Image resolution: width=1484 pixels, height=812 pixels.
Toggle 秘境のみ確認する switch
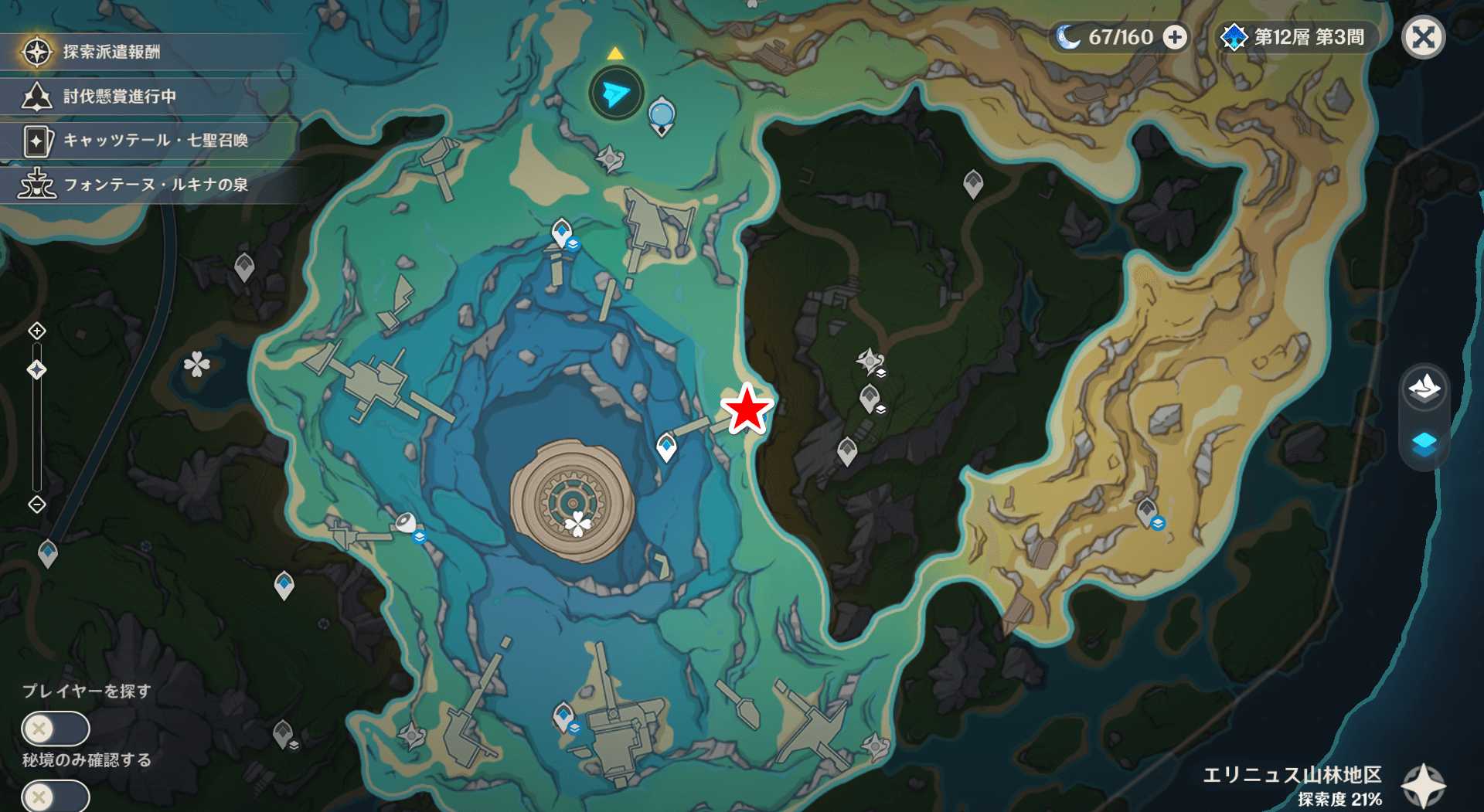click(55, 796)
